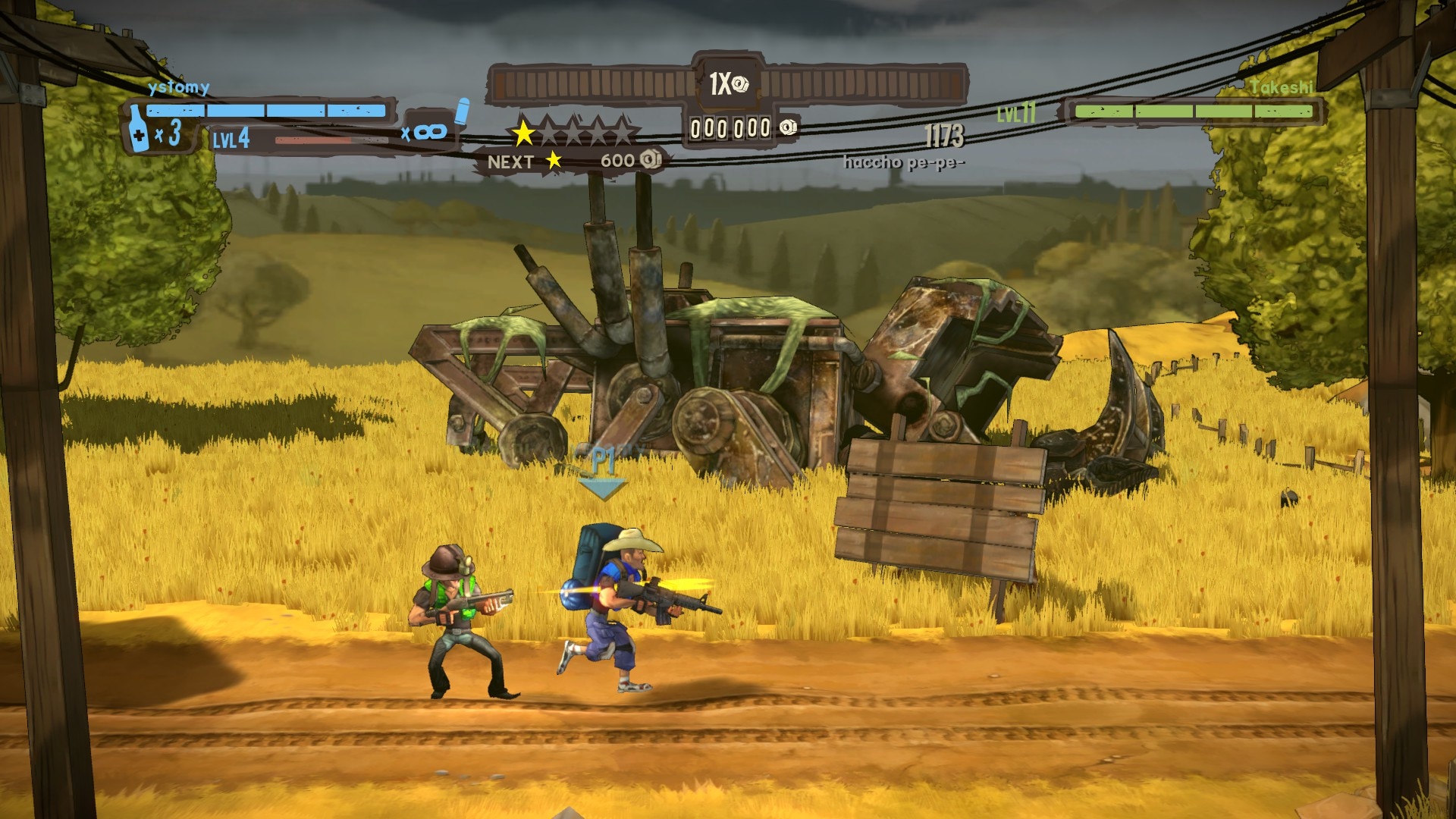Click the blue health bottle icon
Screen dimensions: 1456x819
click(137, 130)
